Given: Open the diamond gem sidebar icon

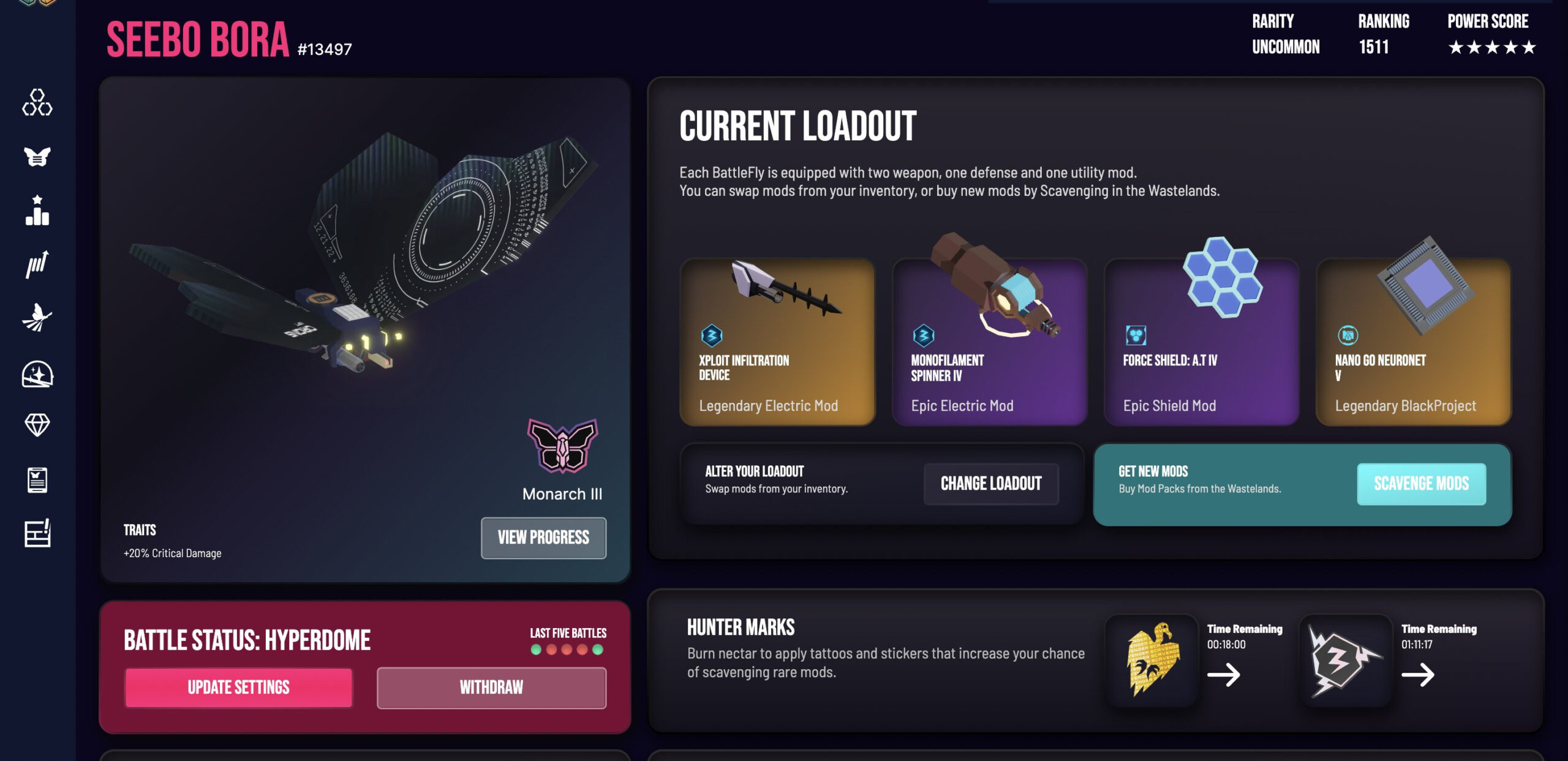Looking at the screenshot, I should click(x=37, y=424).
